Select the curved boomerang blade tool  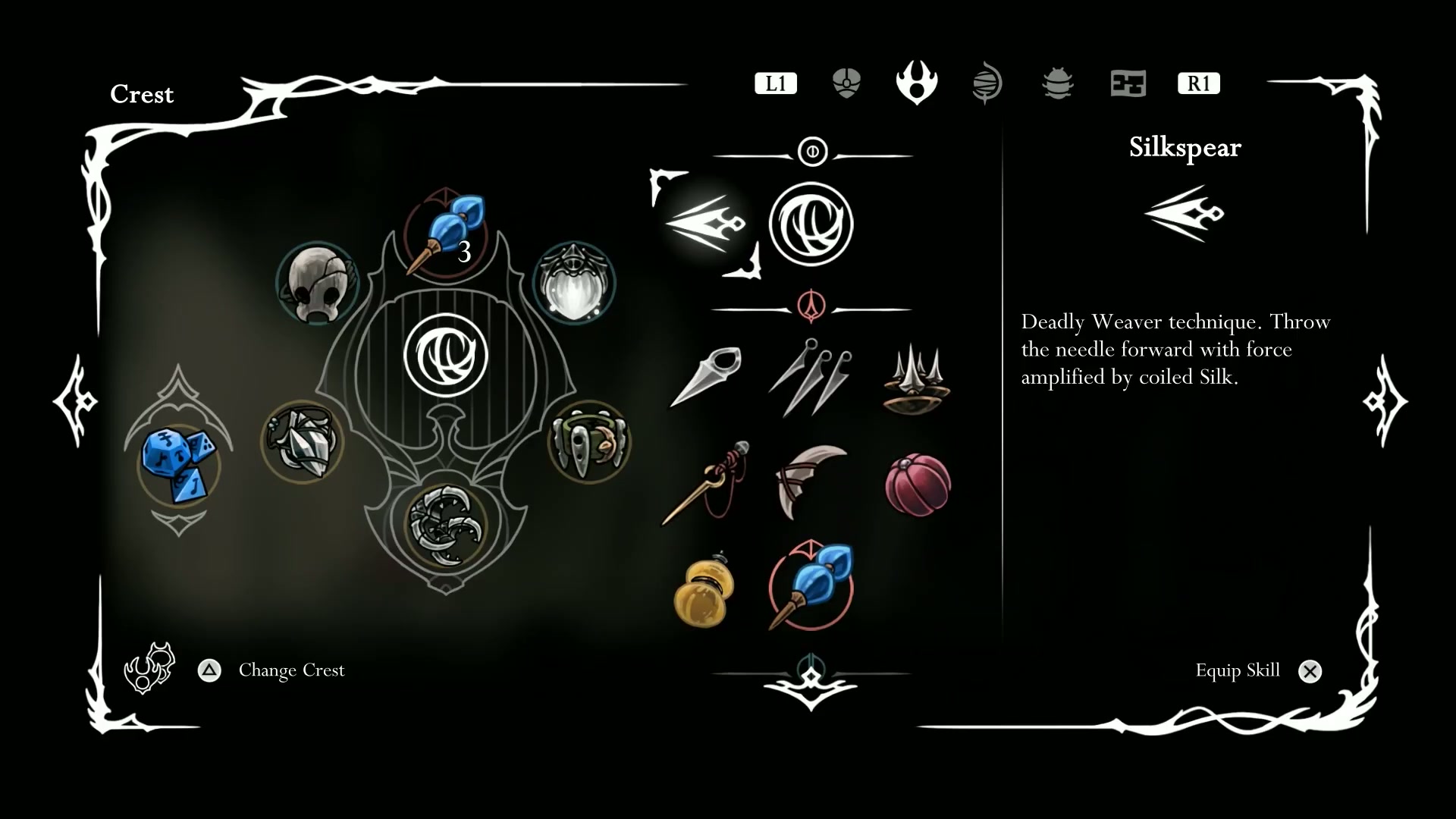coord(811,482)
